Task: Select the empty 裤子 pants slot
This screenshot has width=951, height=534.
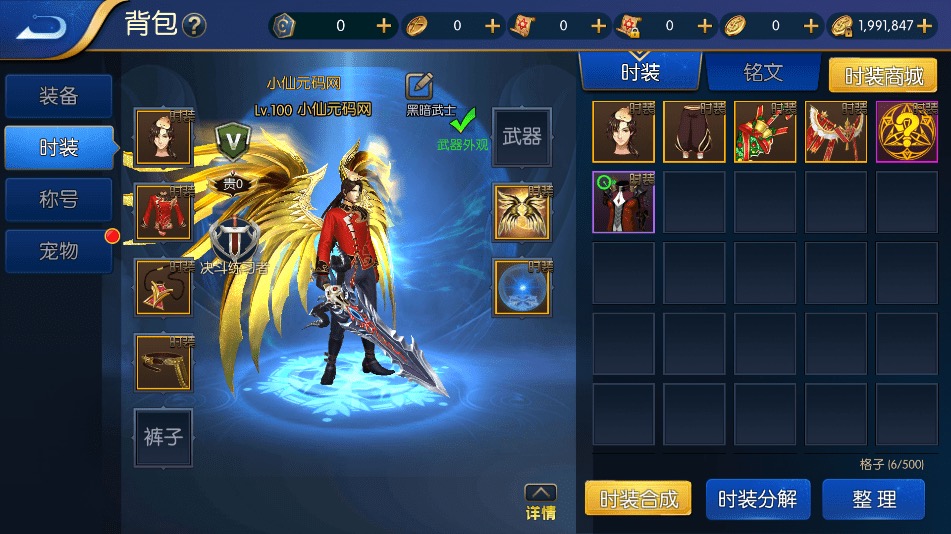Action: pyautogui.click(x=163, y=437)
